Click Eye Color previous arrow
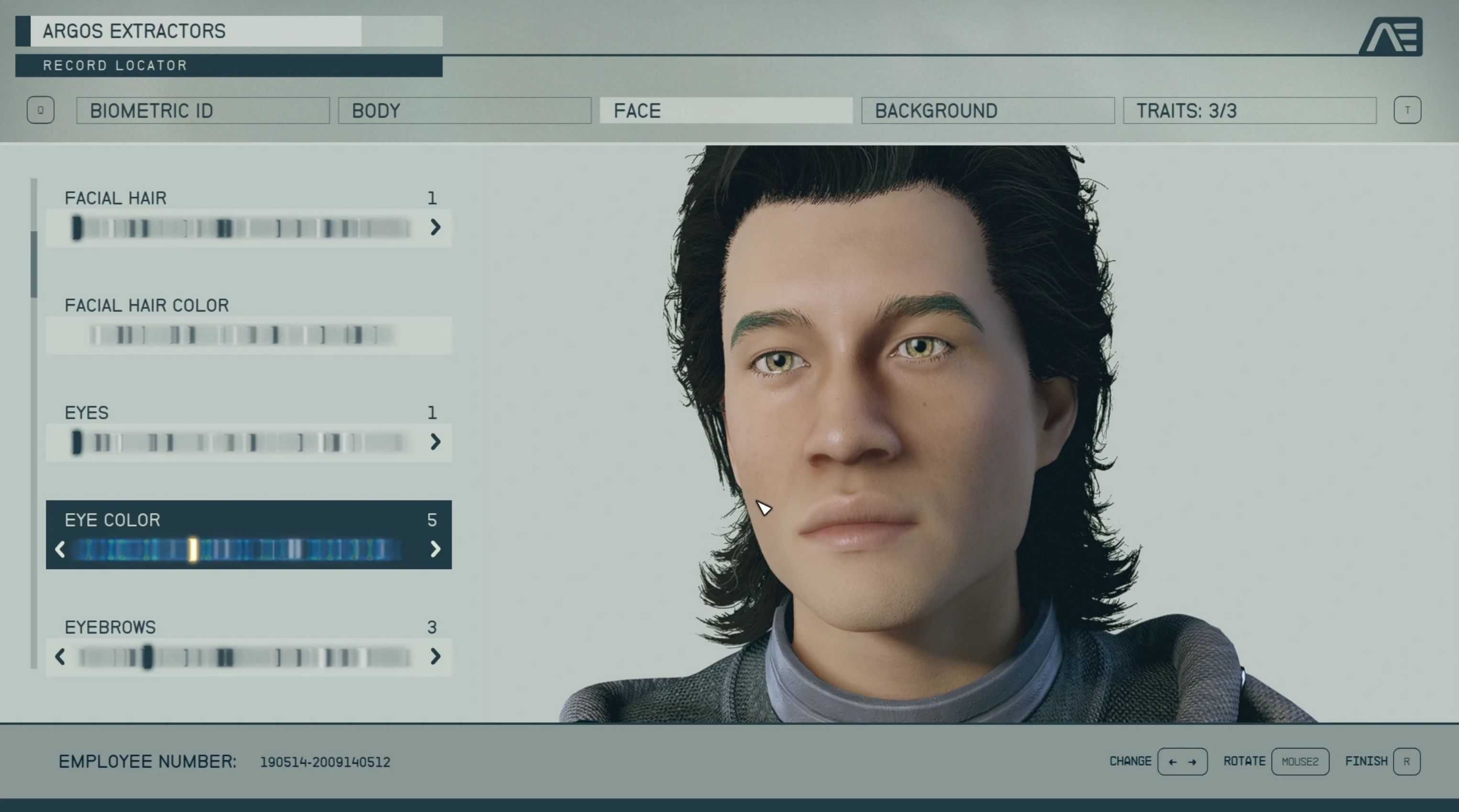 click(x=60, y=549)
